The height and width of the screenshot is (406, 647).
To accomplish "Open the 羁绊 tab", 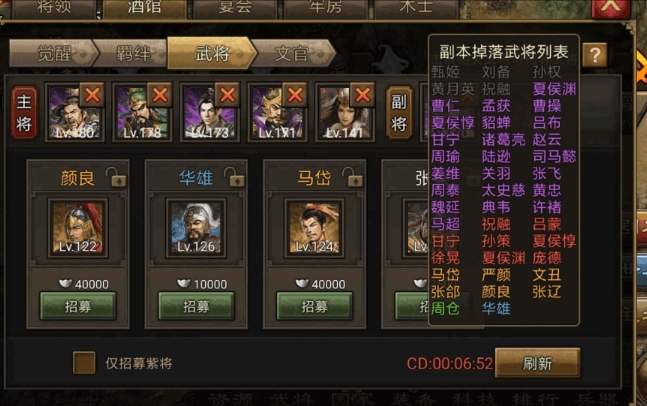I will [x=131, y=53].
